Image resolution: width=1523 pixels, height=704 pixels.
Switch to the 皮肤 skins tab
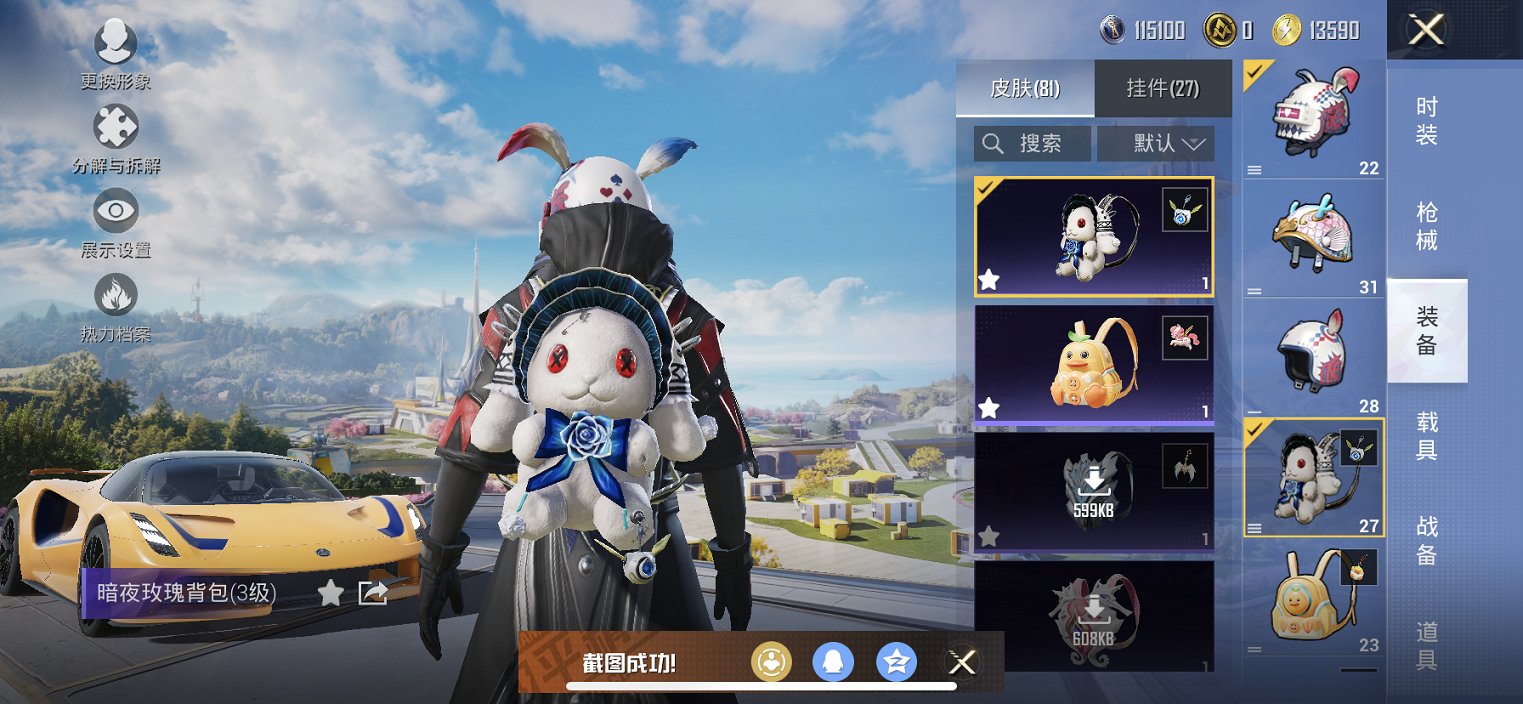point(1025,88)
